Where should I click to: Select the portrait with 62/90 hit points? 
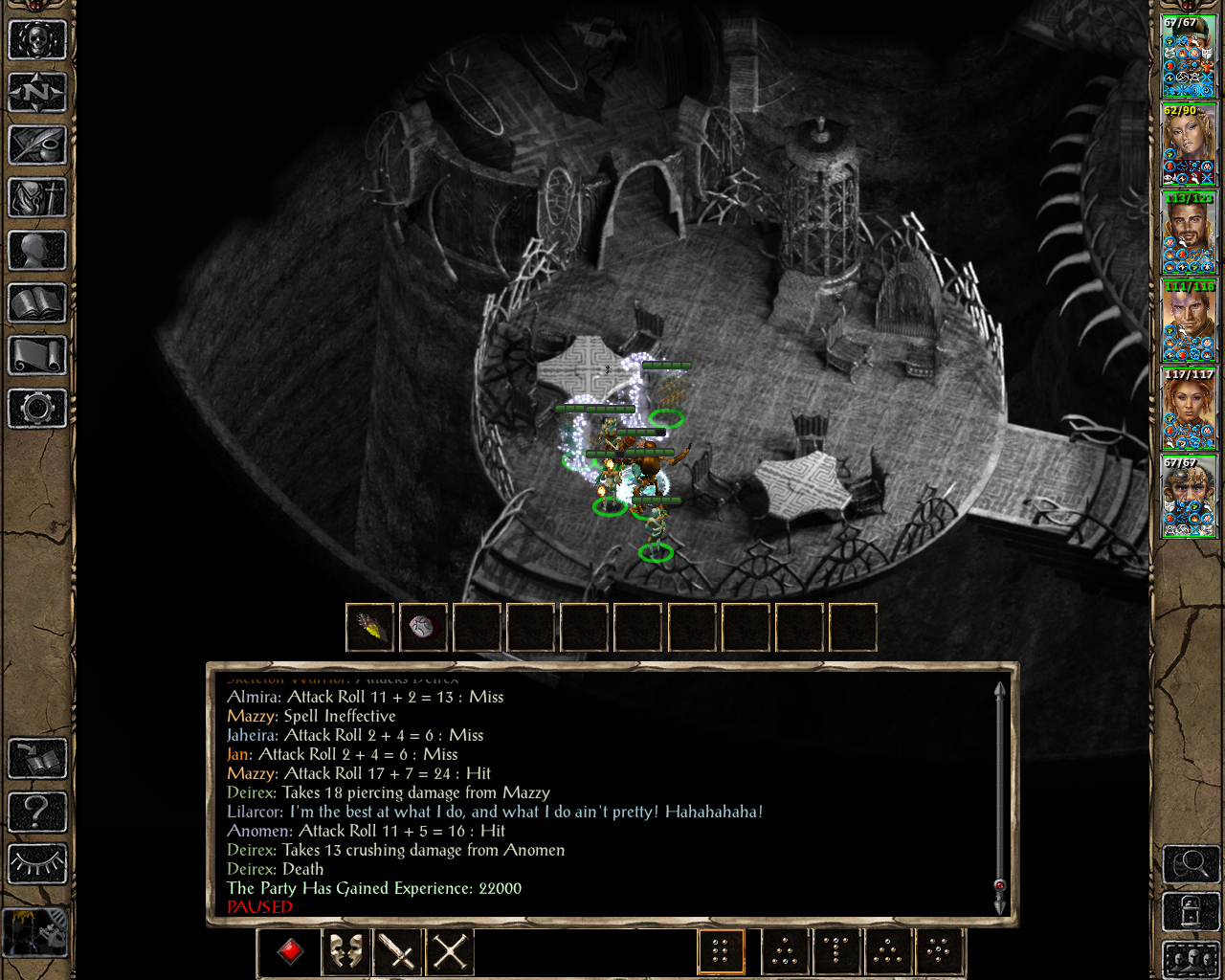pyautogui.click(x=1189, y=145)
